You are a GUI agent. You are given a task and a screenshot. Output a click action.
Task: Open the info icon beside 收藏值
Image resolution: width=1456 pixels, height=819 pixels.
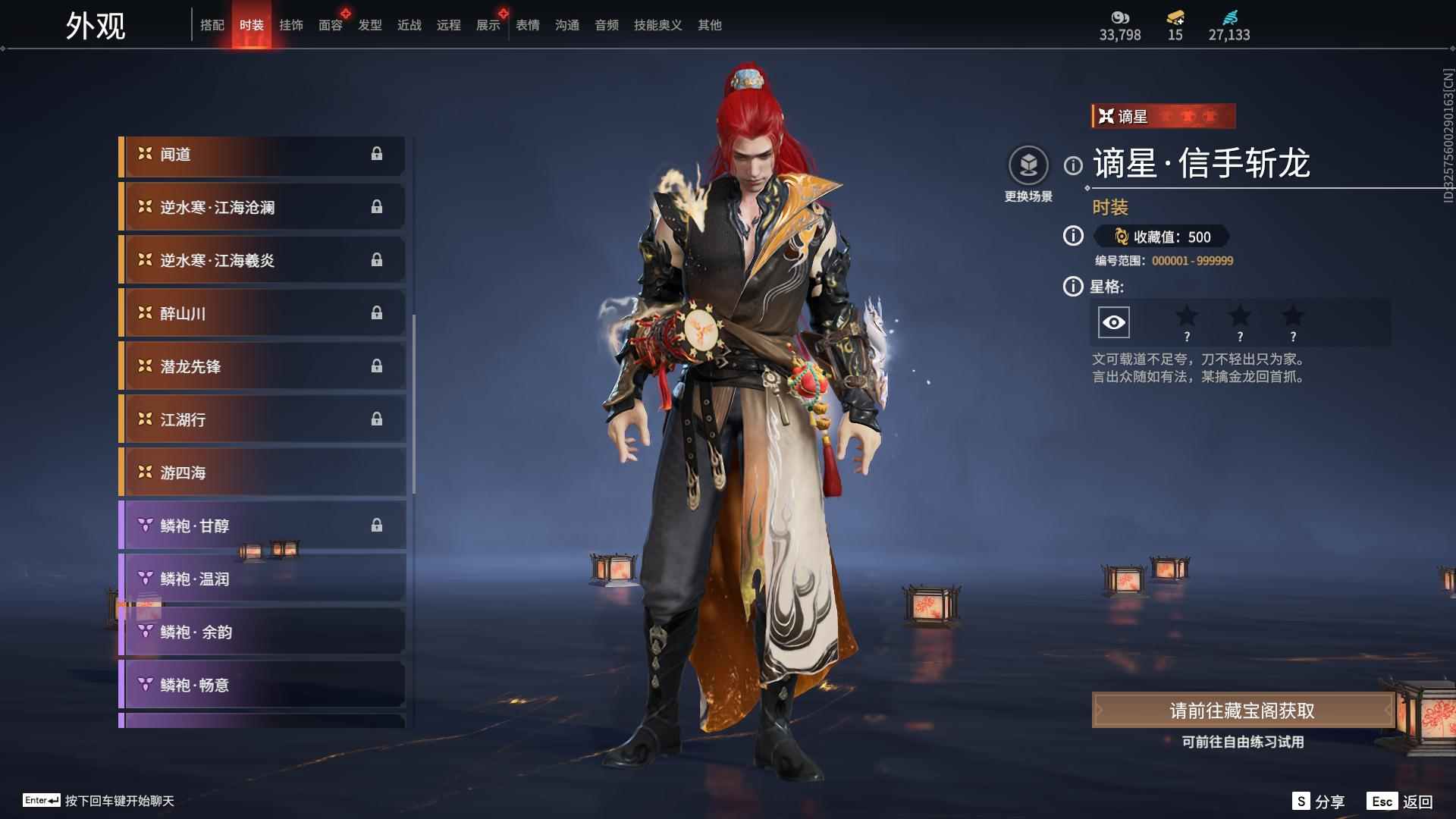[1073, 237]
